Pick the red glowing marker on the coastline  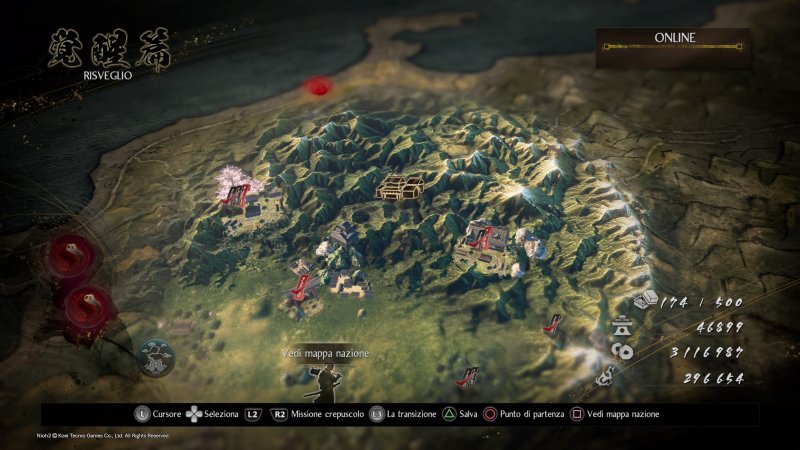pyautogui.click(x=319, y=87)
